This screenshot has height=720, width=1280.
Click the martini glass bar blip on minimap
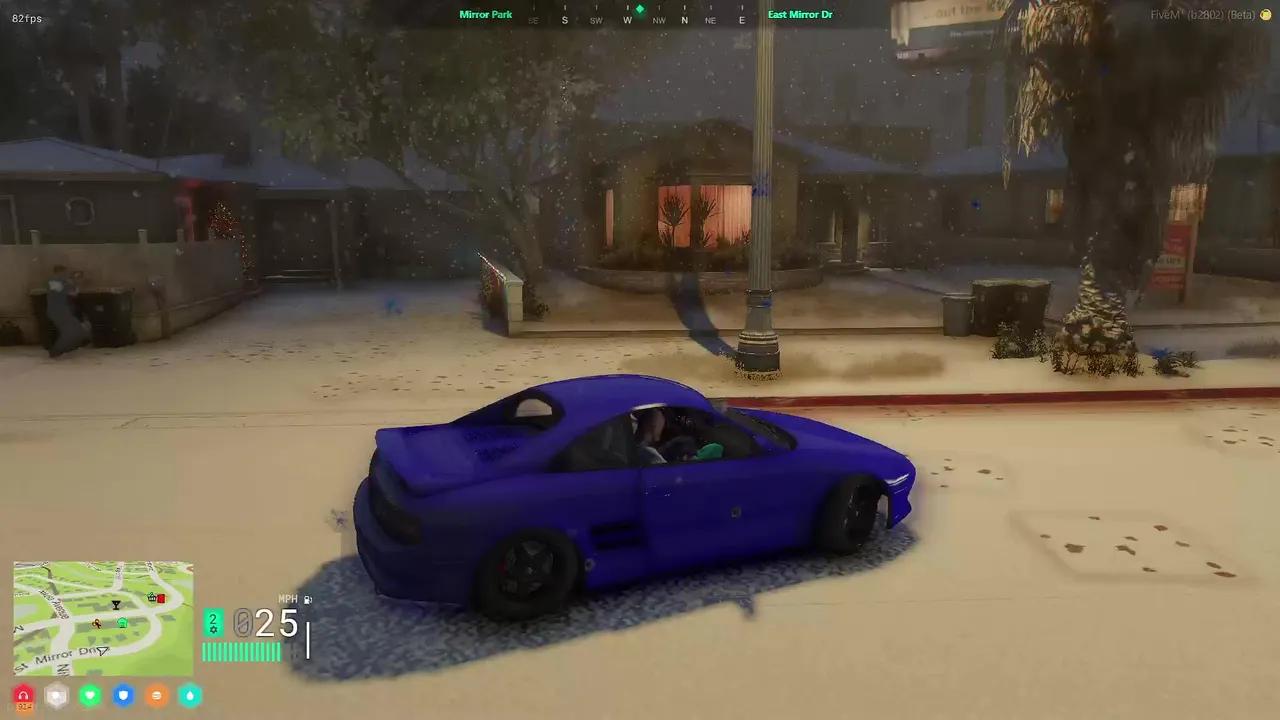(117, 604)
